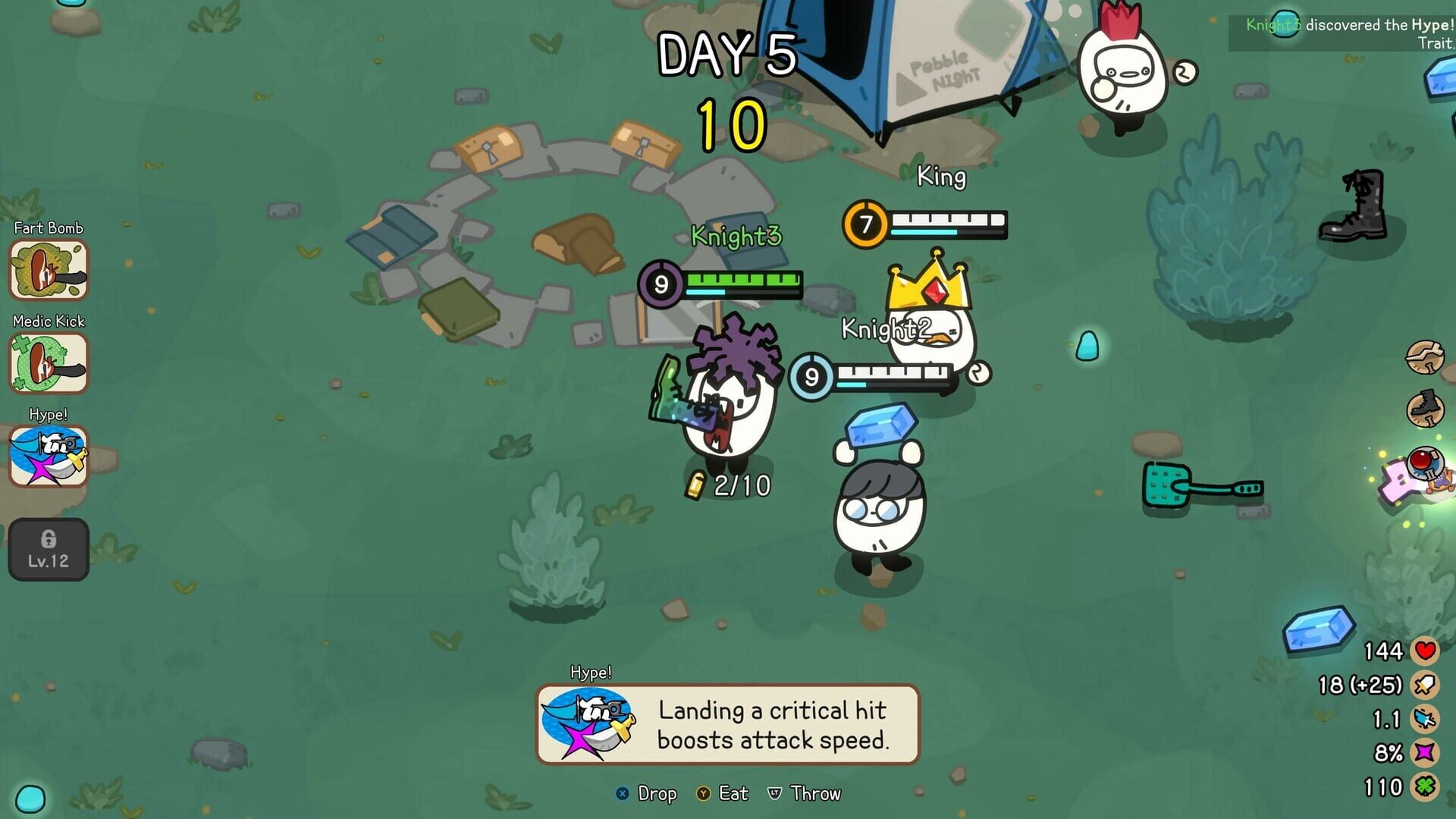Click the sword attack stat icon
Viewport: 1456px width, 819px height.
click(1424, 684)
